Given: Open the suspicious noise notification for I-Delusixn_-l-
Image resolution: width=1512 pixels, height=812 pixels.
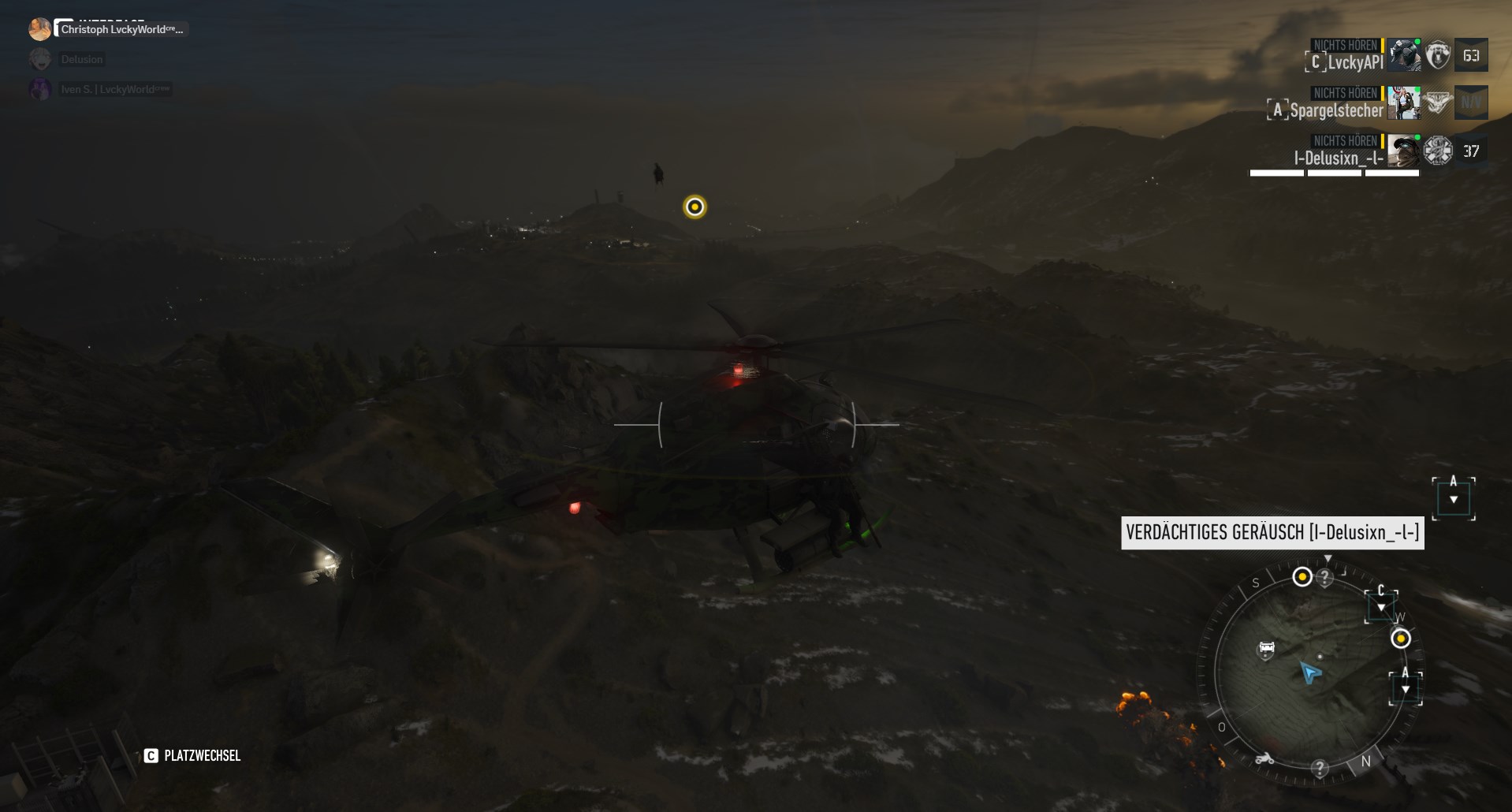Looking at the screenshot, I should (x=1272, y=533).
